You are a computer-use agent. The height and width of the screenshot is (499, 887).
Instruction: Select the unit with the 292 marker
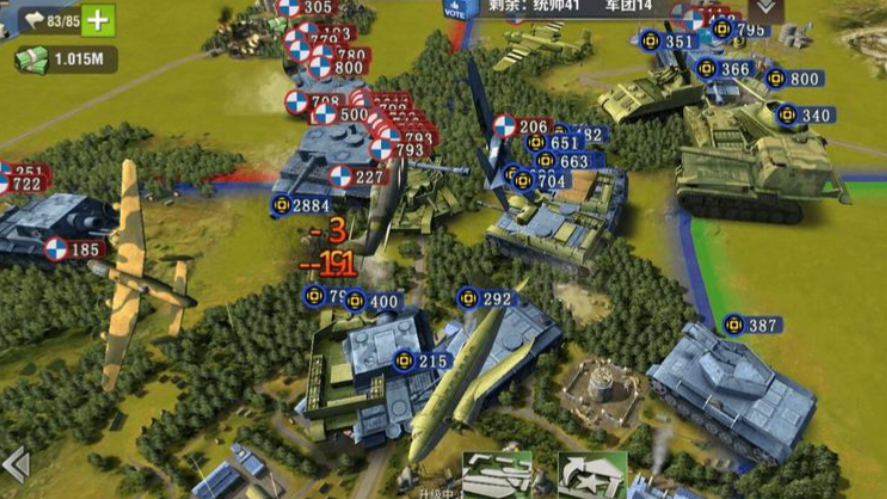click(485, 298)
